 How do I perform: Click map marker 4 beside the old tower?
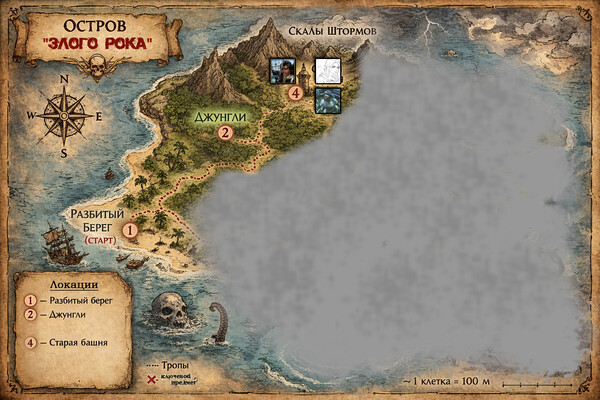(295, 93)
